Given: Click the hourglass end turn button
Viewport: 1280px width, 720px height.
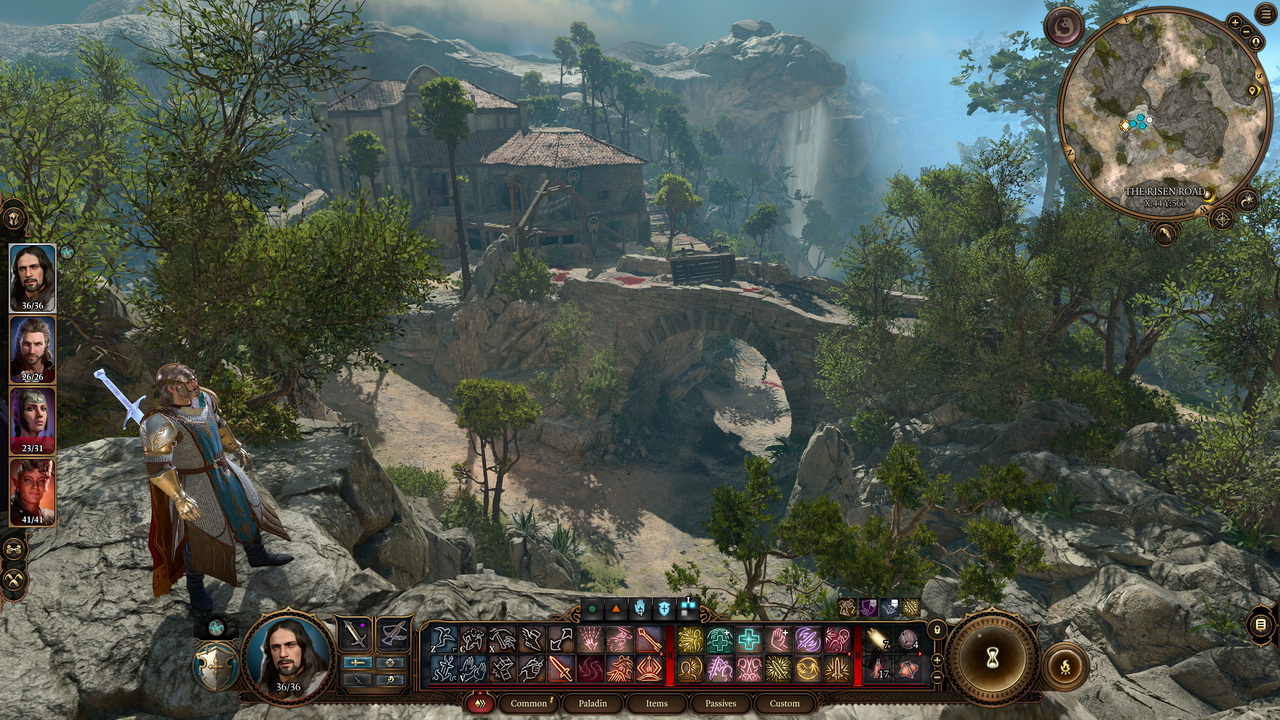Looking at the screenshot, I should pyautogui.click(x=992, y=658).
